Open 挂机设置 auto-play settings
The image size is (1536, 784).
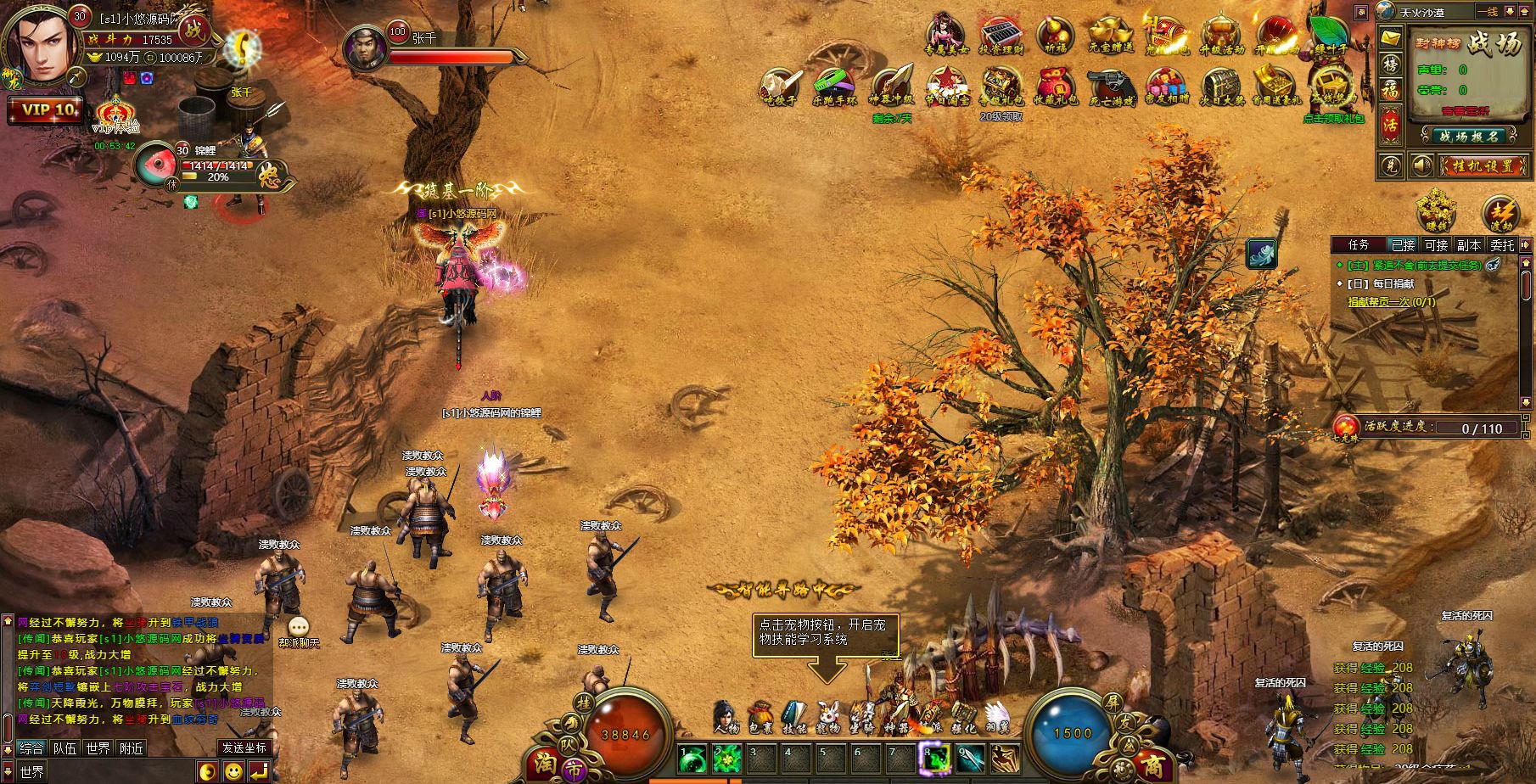tap(1481, 165)
